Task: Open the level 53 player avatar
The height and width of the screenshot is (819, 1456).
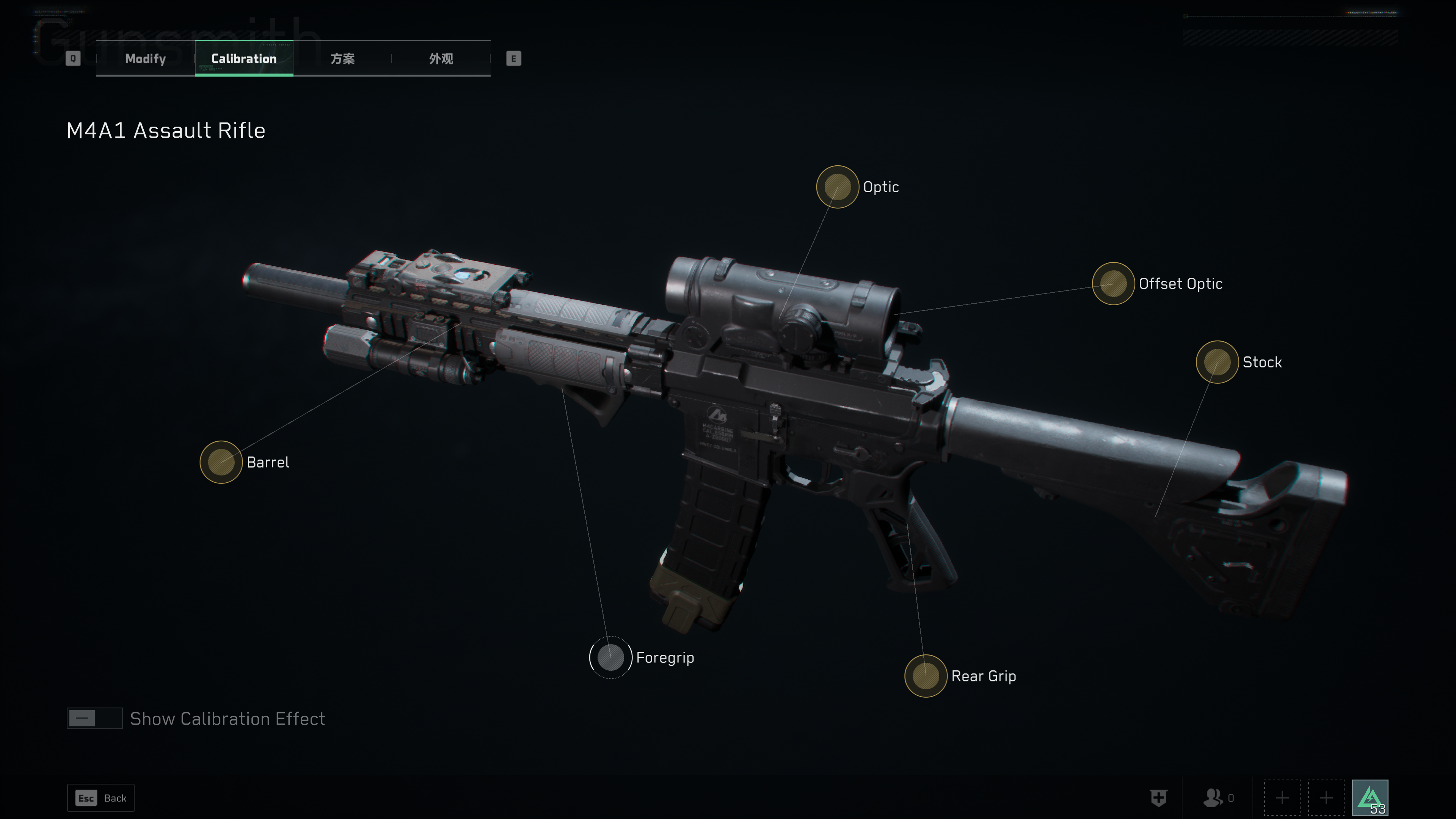Action: point(1370,798)
